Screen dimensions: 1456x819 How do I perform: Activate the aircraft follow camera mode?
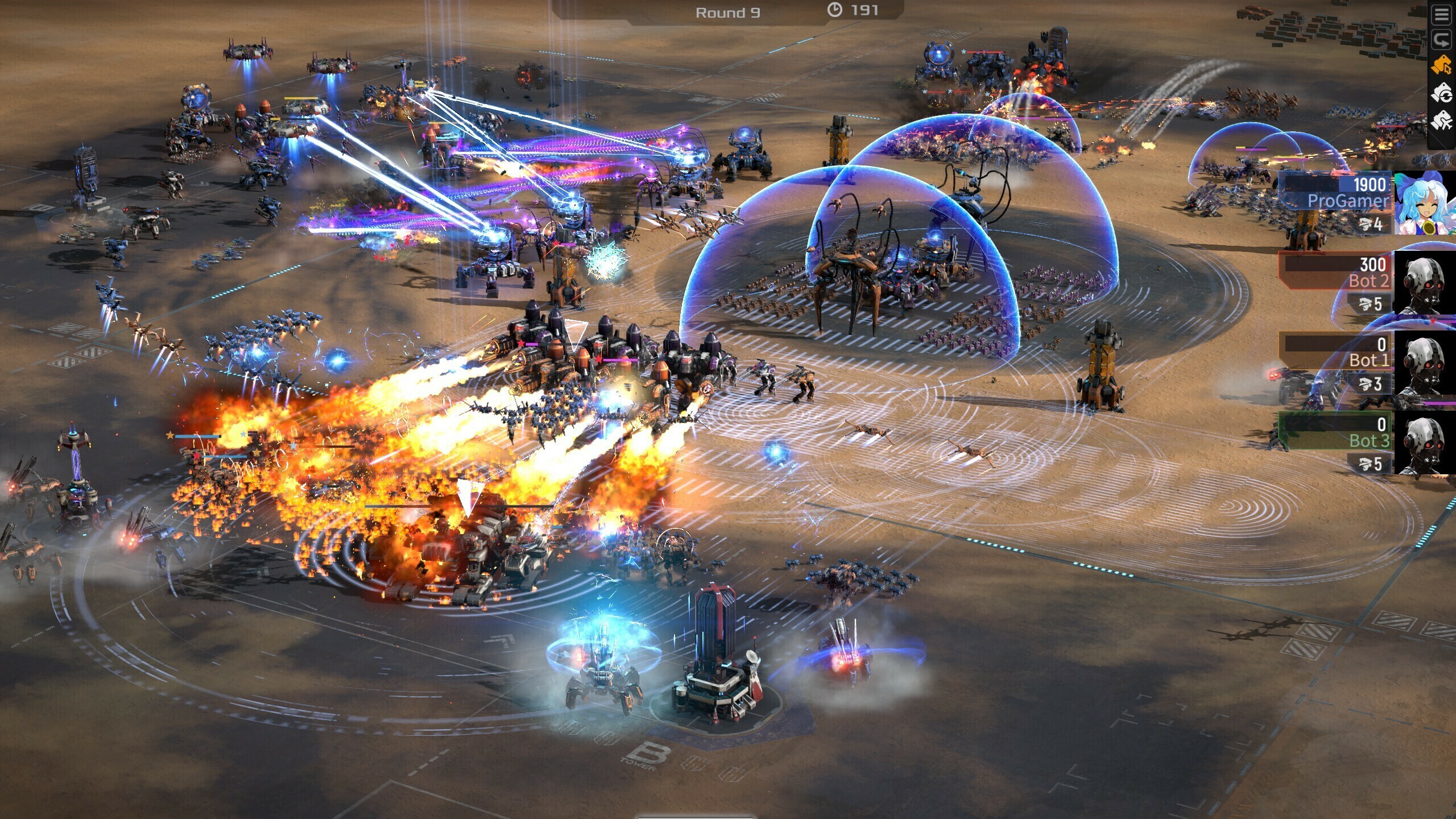click(x=1441, y=121)
